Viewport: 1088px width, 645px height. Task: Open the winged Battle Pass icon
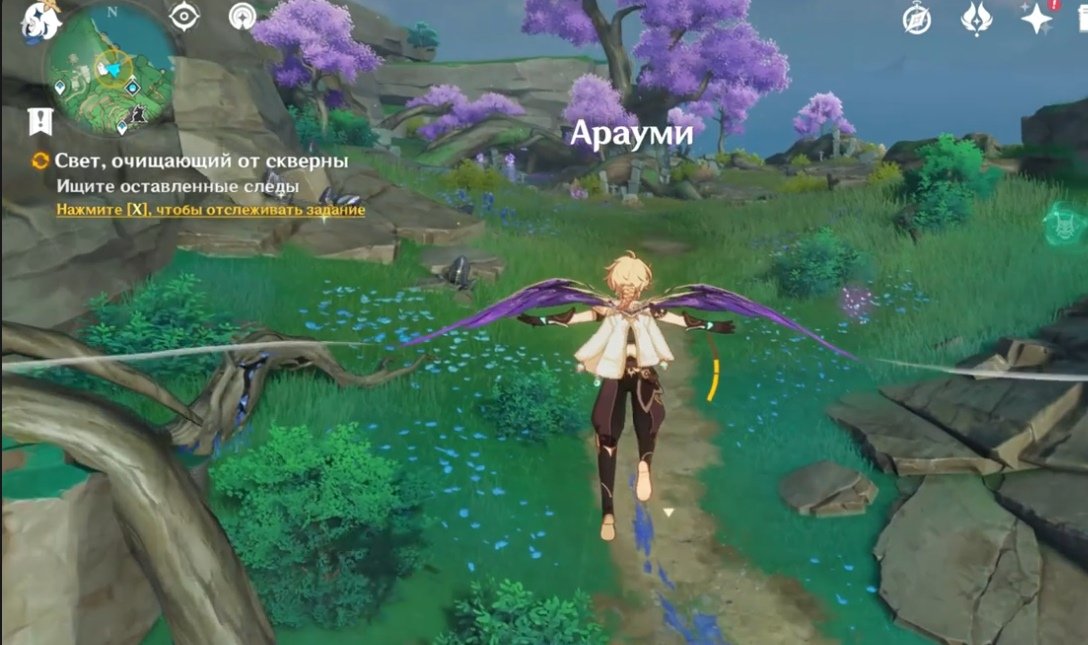(976, 18)
